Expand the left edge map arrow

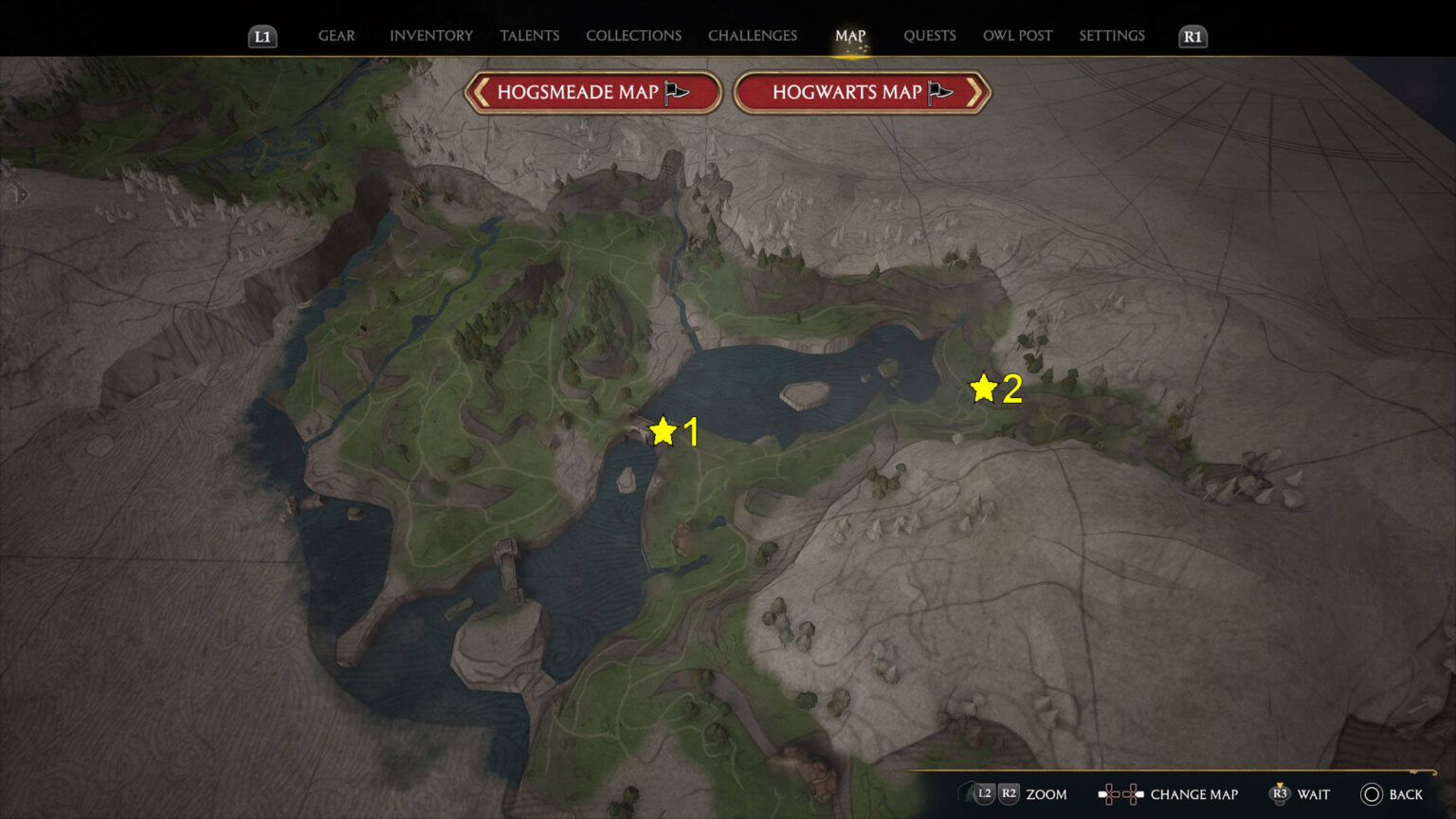[19, 194]
